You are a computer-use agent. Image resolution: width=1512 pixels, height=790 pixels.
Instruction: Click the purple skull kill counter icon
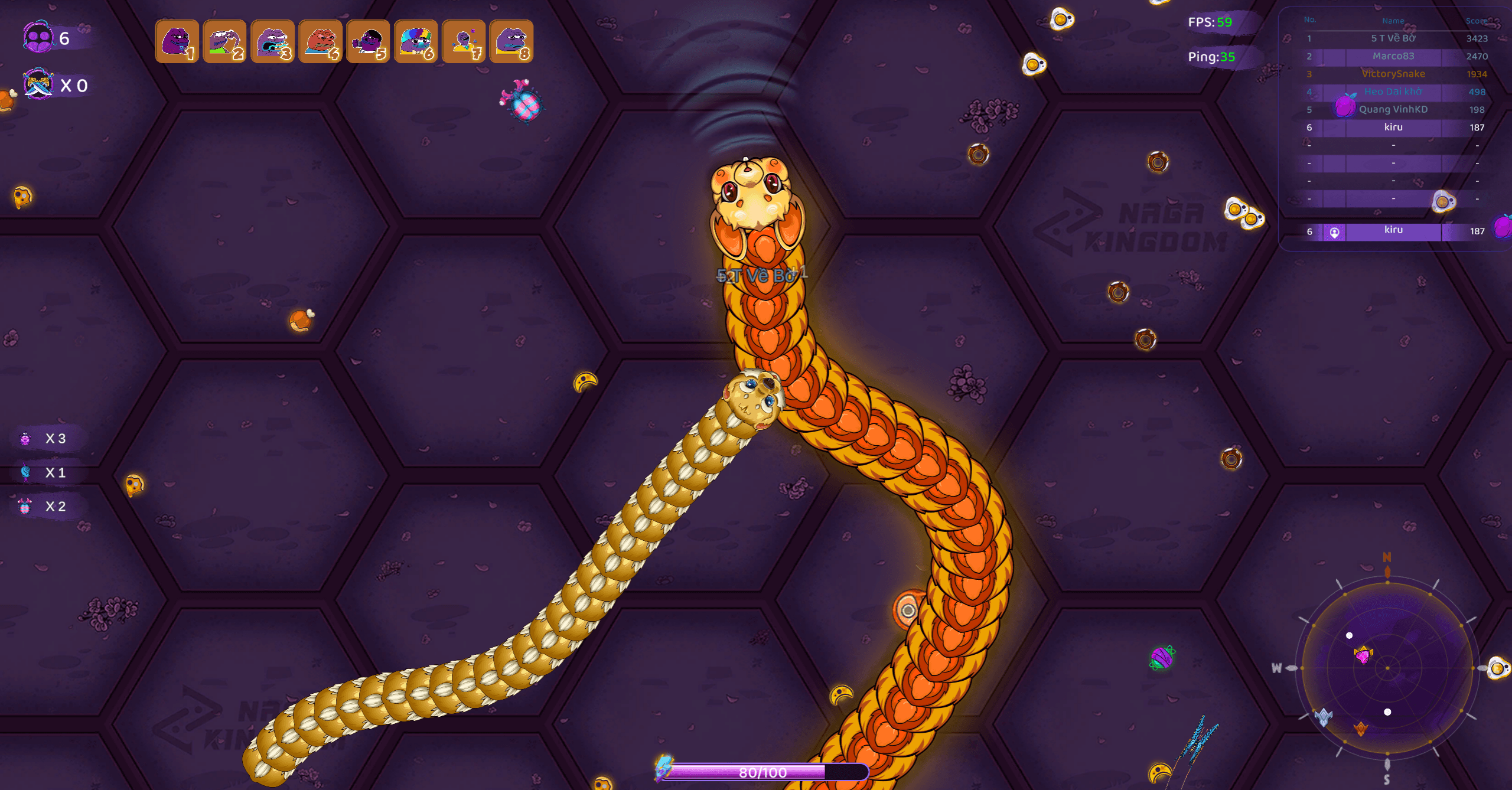click(x=38, y=37)
